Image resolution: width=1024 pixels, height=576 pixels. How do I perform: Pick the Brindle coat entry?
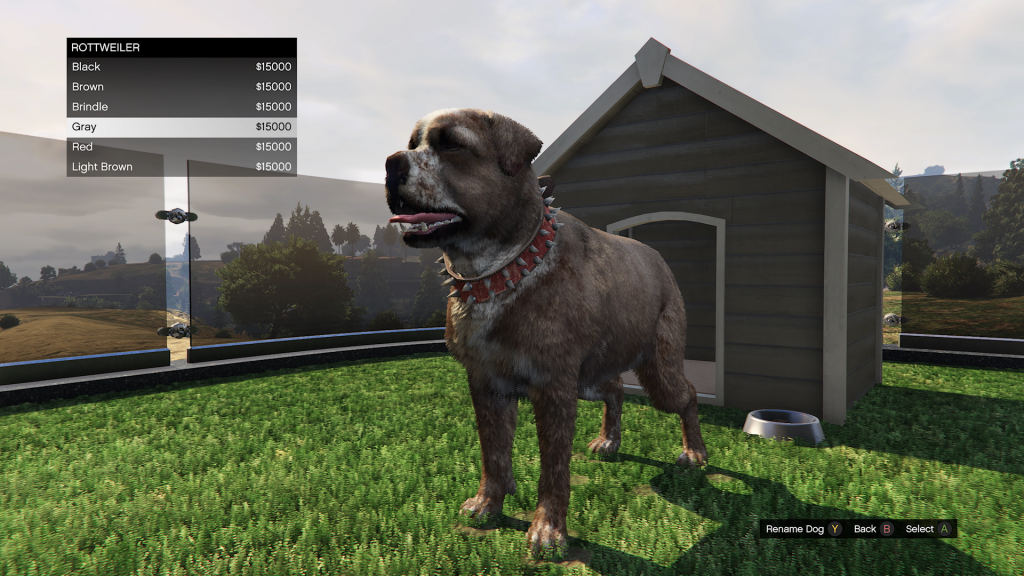point(181,107)
